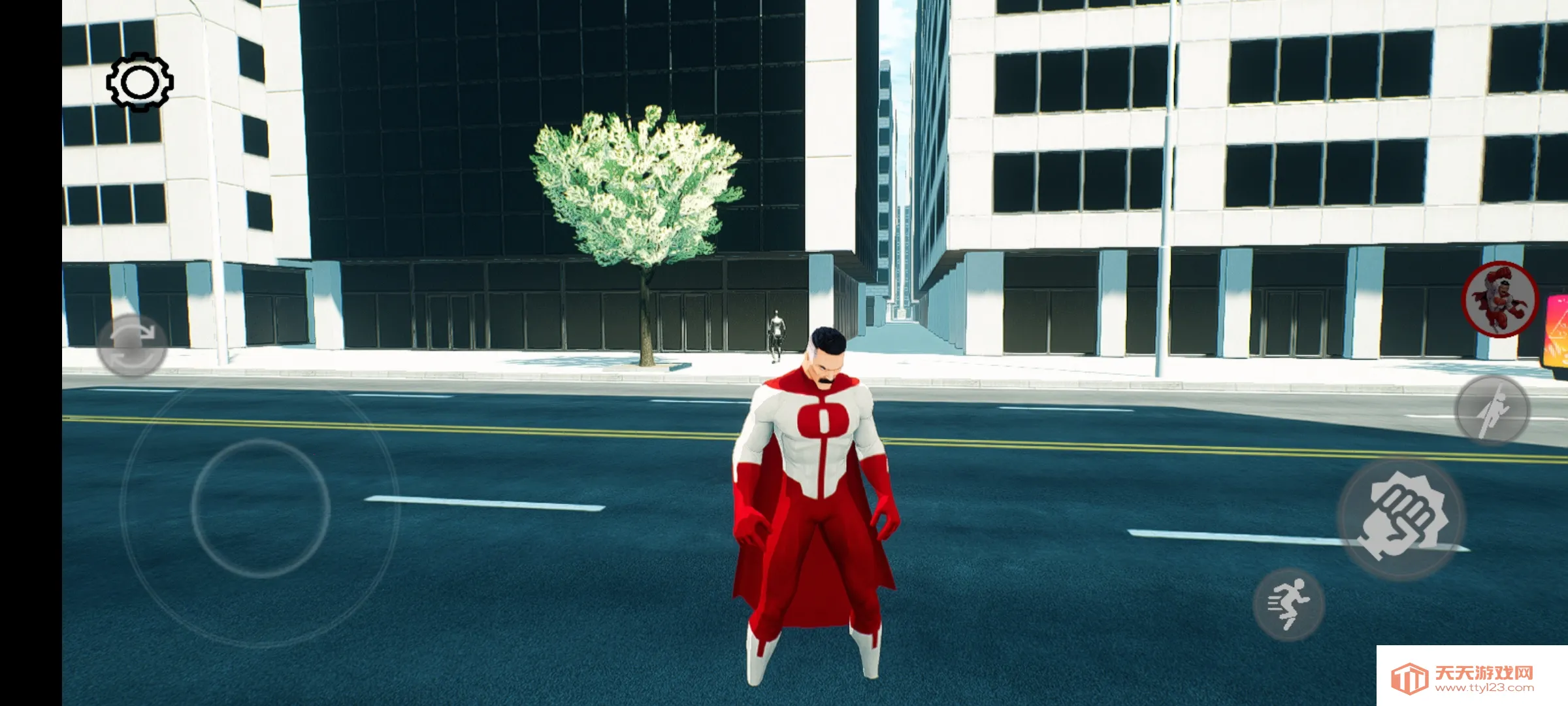Tap the running figure sprint button
Screen dimensions: 1568x706
pyautogui.click(x=1288, y=604)
